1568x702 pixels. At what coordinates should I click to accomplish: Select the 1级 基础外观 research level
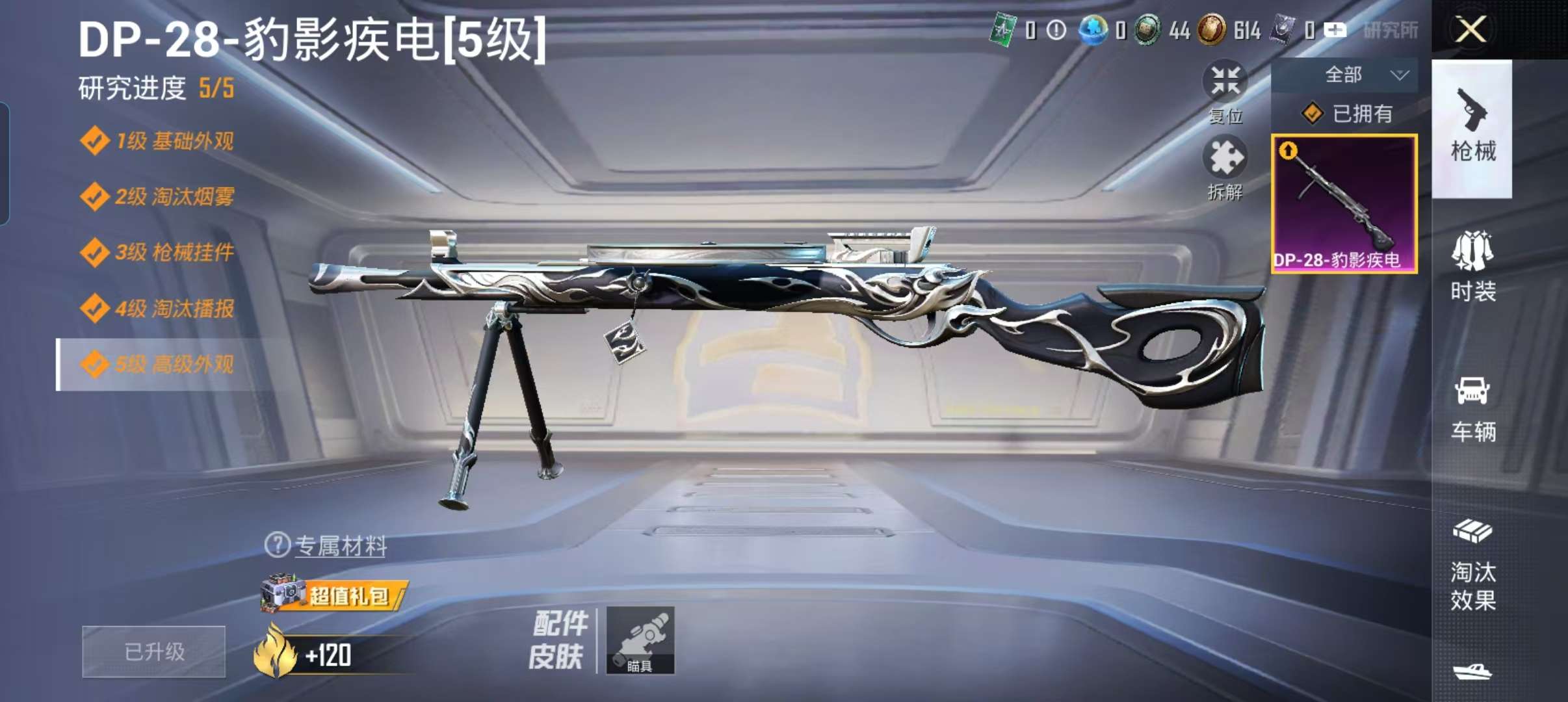(x=163, y=140)
